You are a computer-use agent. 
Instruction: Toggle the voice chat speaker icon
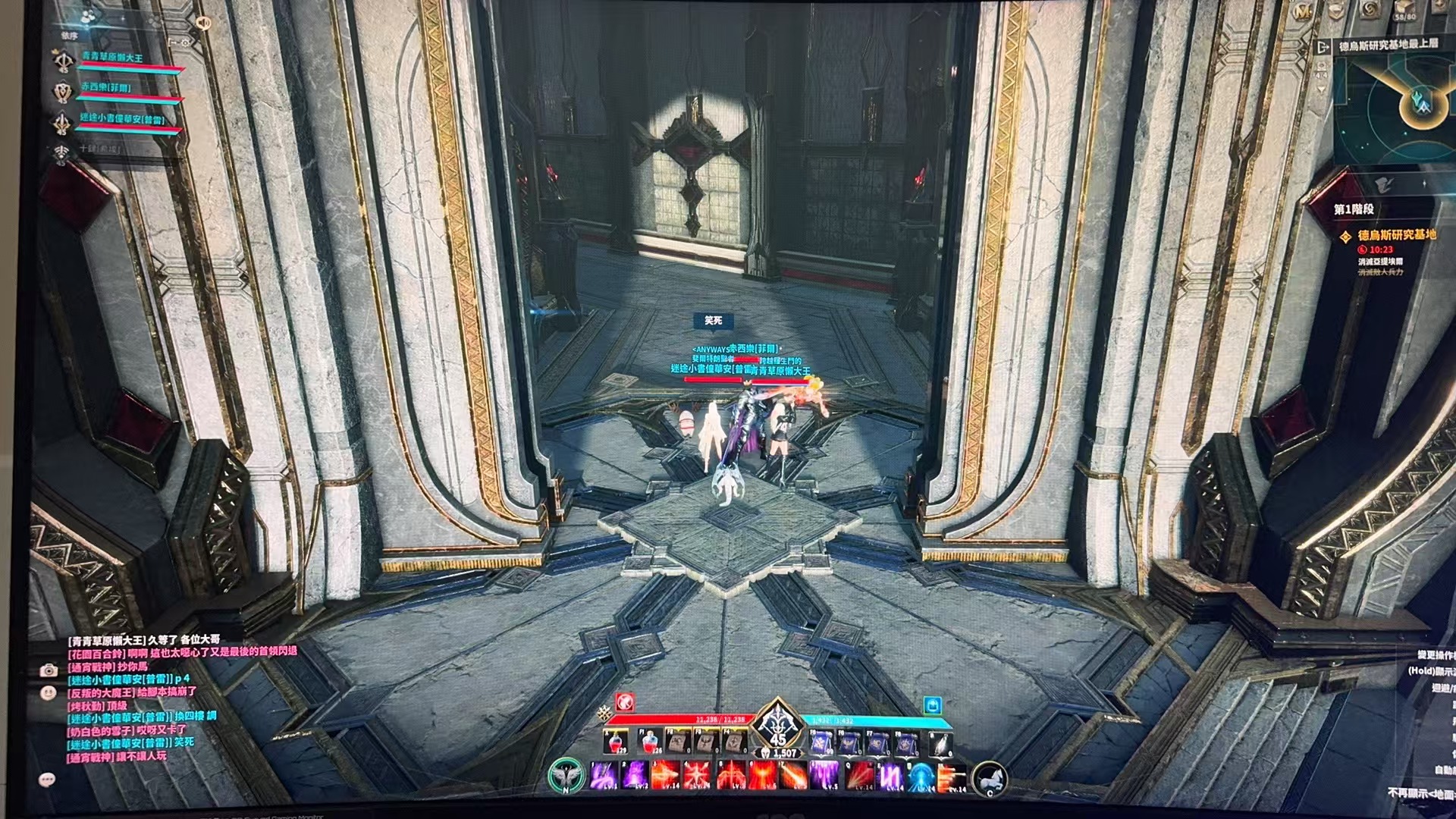(x=203, y=22)
